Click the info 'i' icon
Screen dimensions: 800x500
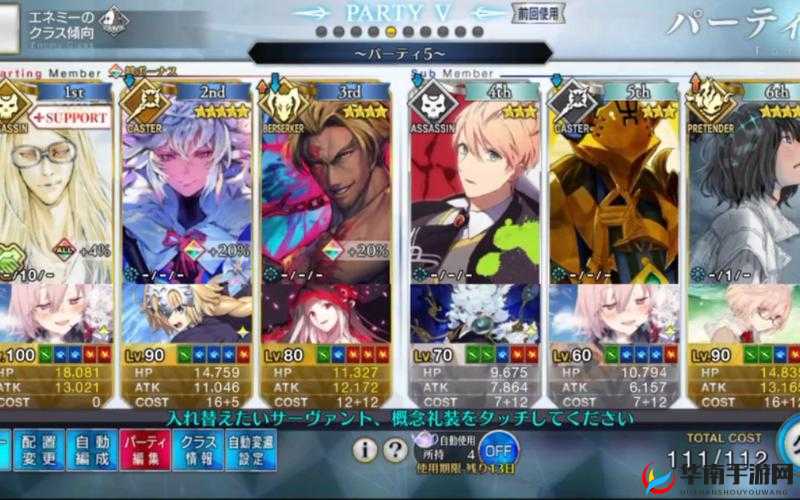pyautogui.click(x=366, y=450)
